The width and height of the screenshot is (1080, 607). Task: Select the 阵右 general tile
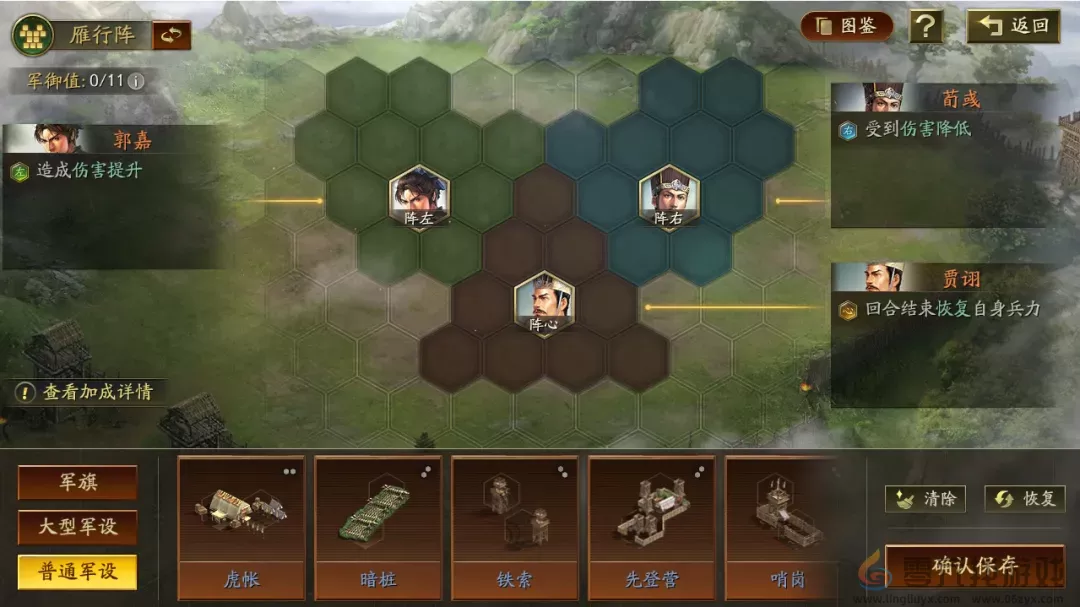[669, 198]
